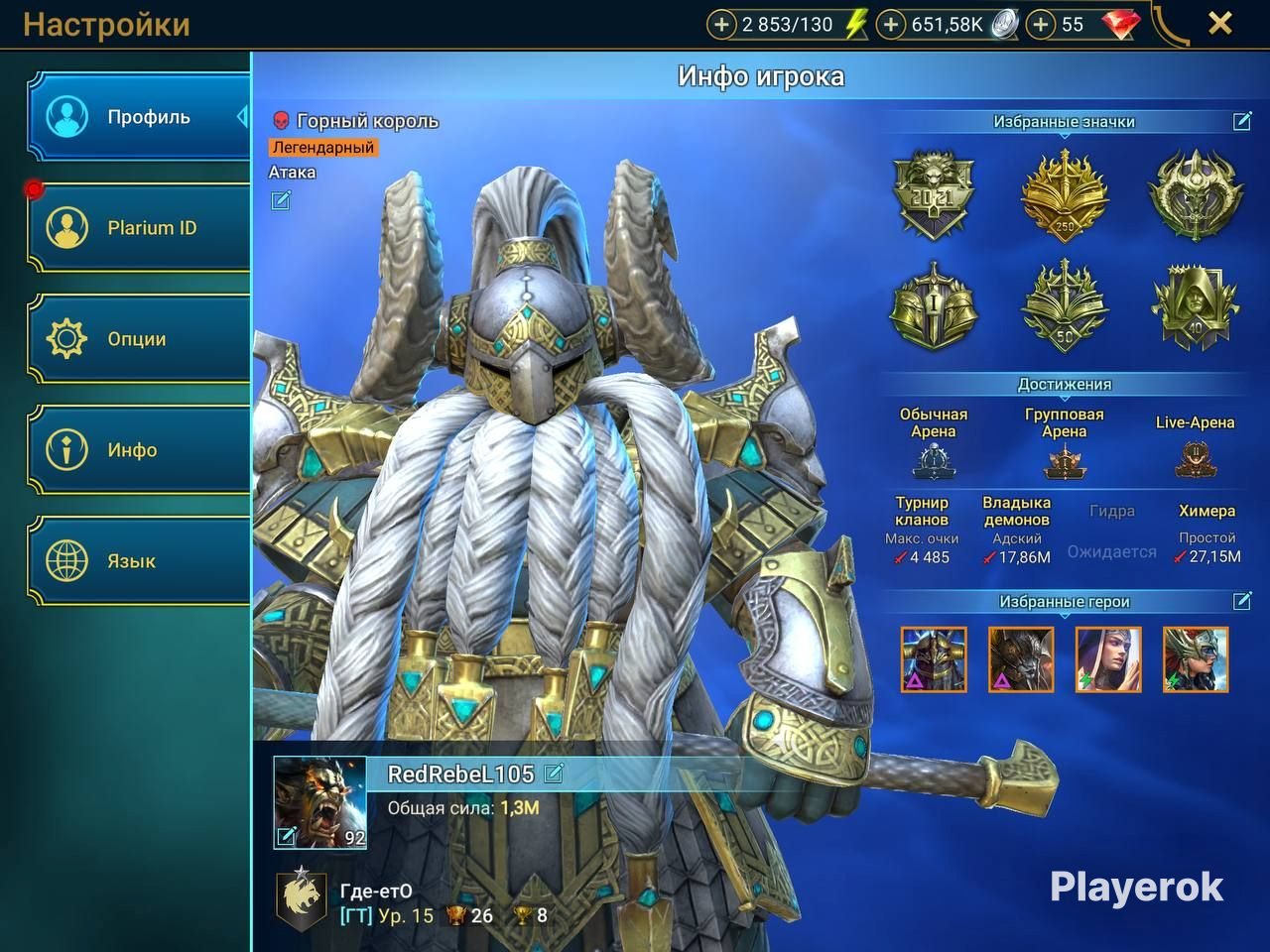Select the white-hooded woman favorite hero
The width and height of the screenshot is (1270, 952).
point(1108,659)
